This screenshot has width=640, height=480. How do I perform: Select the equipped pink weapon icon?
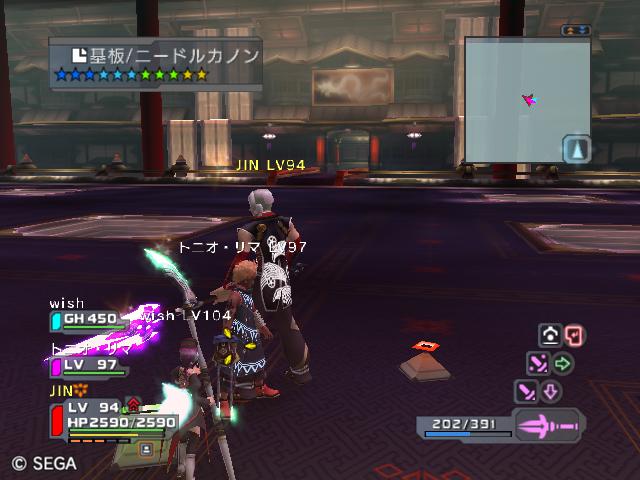point(548,426)
